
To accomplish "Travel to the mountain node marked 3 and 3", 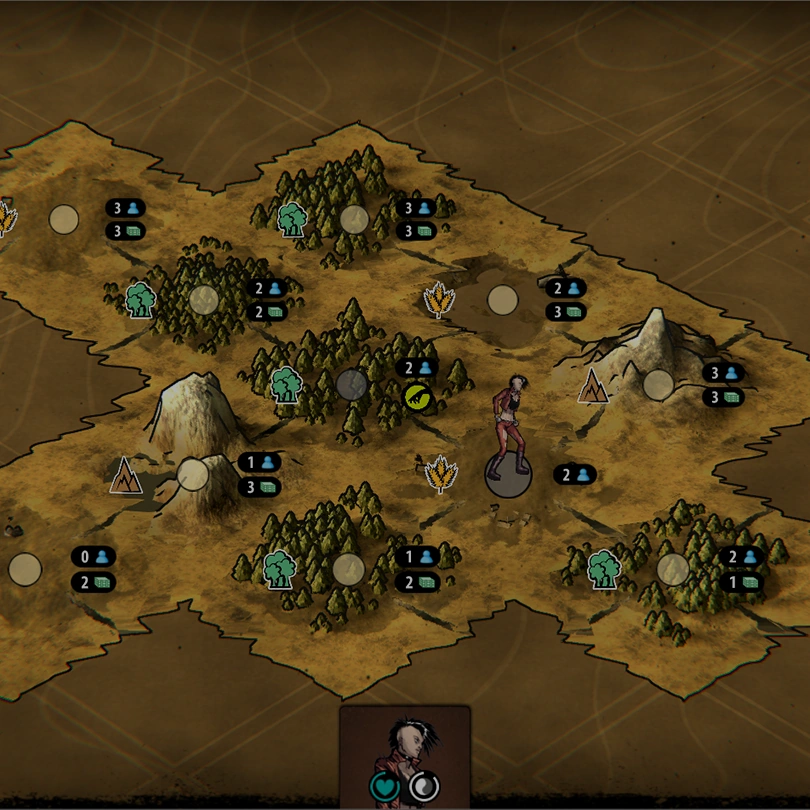I will (658, 384).
